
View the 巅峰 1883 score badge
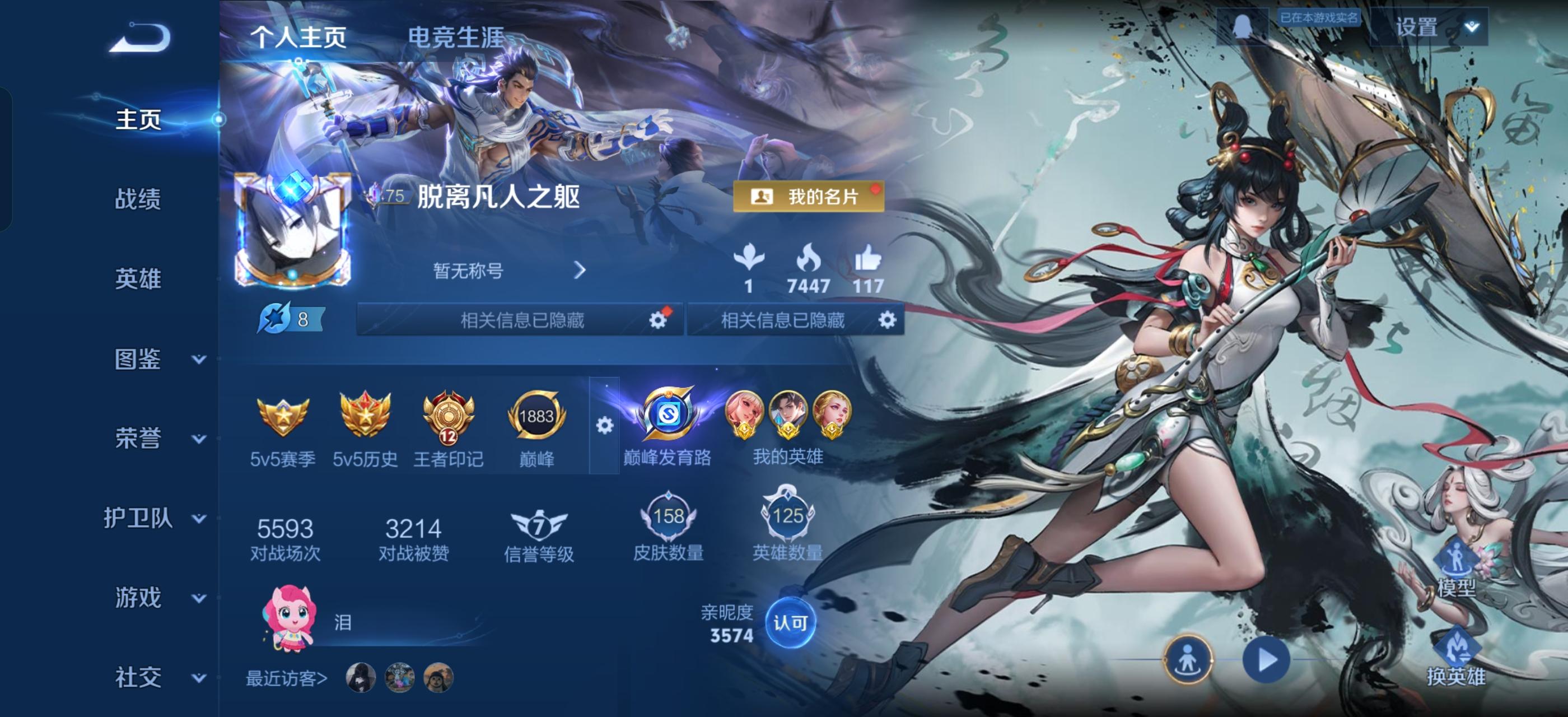coord(536,427)
